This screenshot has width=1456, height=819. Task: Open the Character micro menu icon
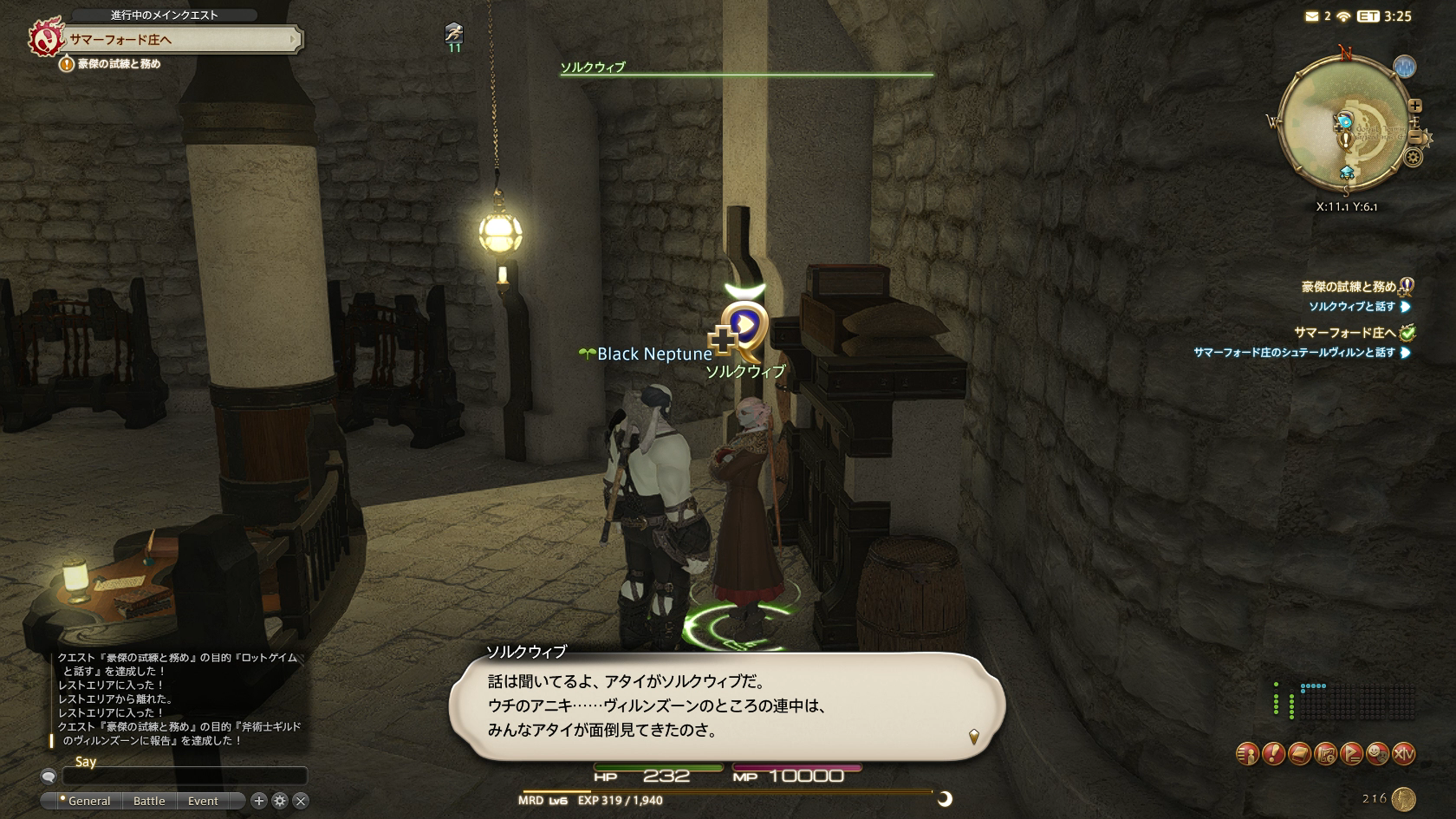click(x=1247, y=754)
